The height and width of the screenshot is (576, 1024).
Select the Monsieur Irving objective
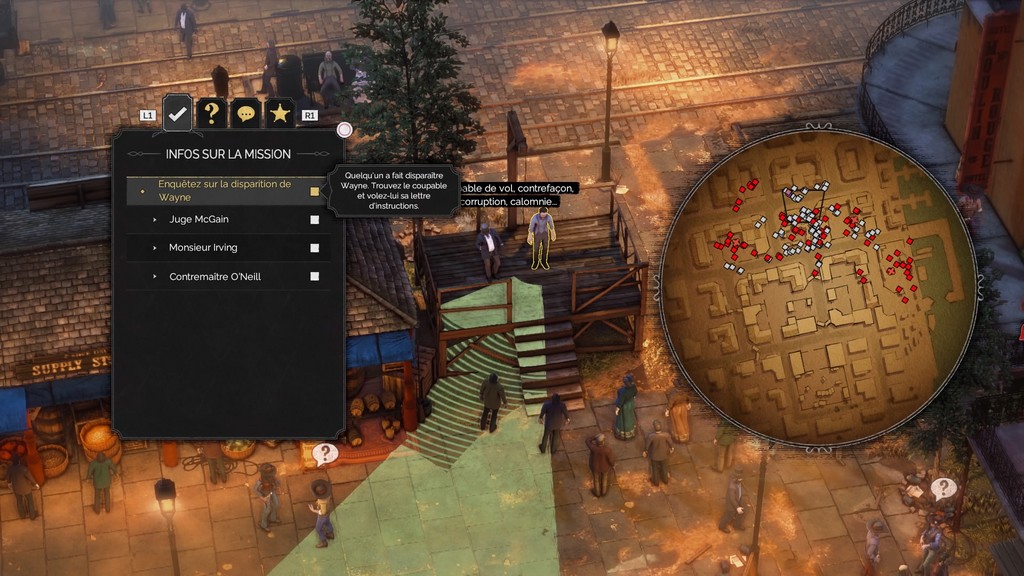tap(203, 247)
